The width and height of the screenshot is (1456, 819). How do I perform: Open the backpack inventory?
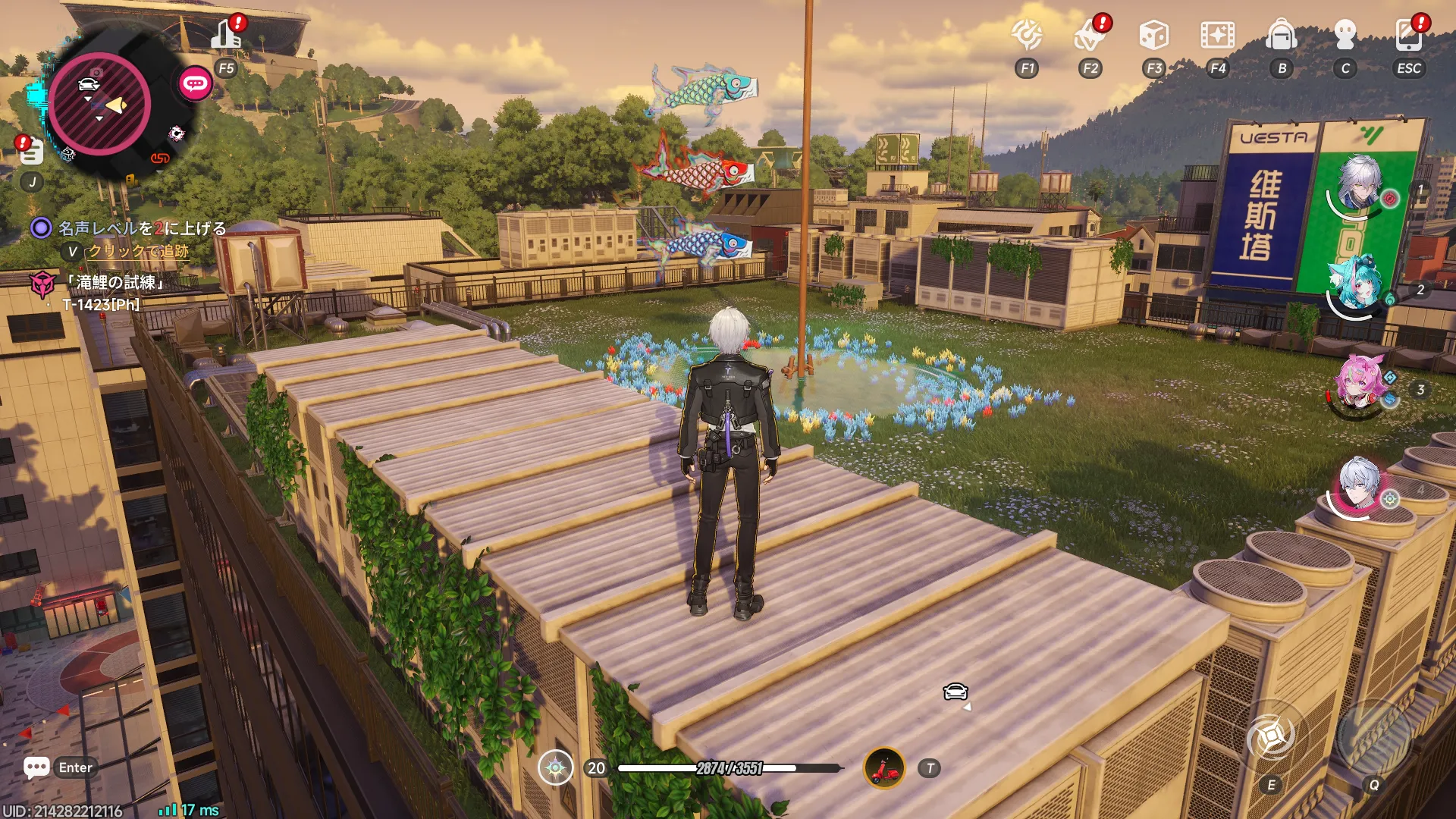point(1282,35)
